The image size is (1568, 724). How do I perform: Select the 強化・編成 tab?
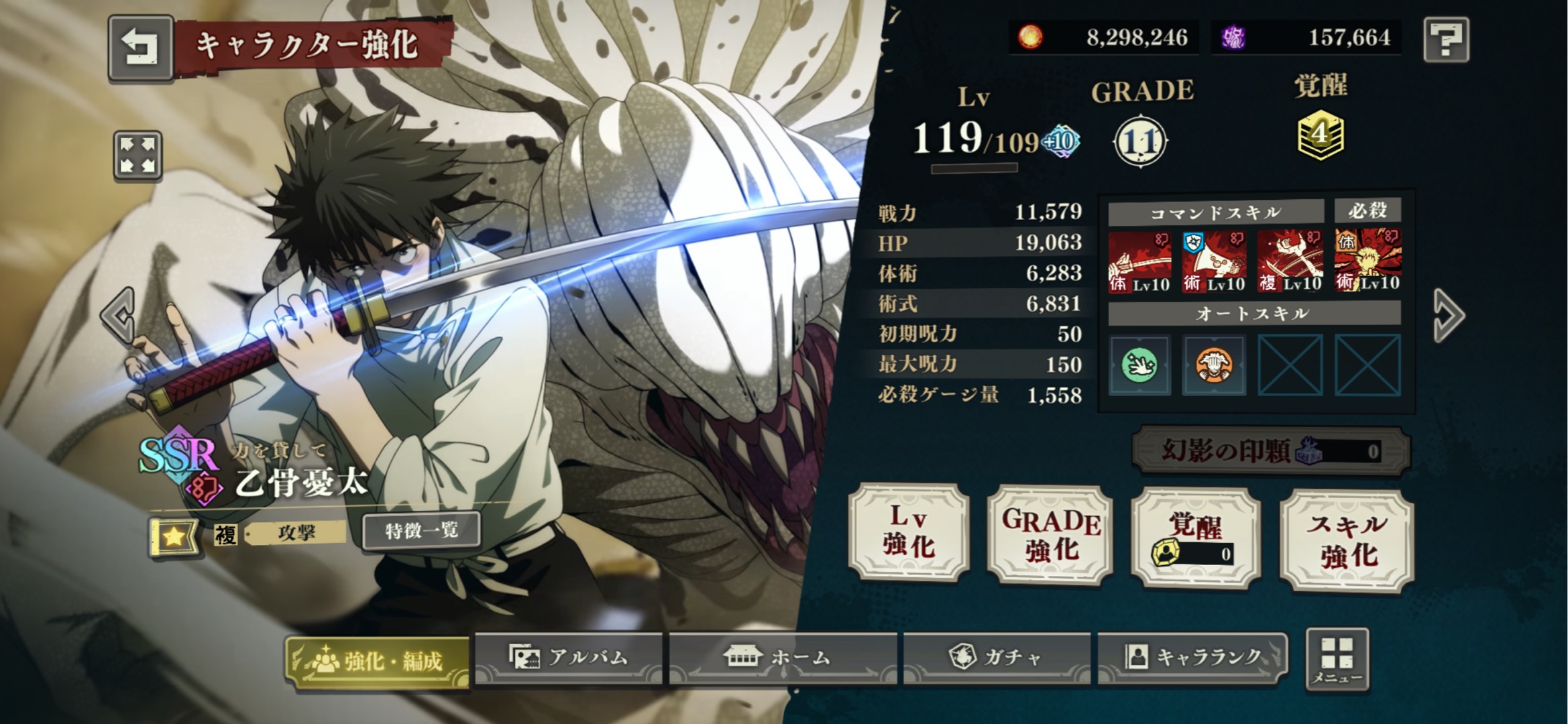pos(377,661)
